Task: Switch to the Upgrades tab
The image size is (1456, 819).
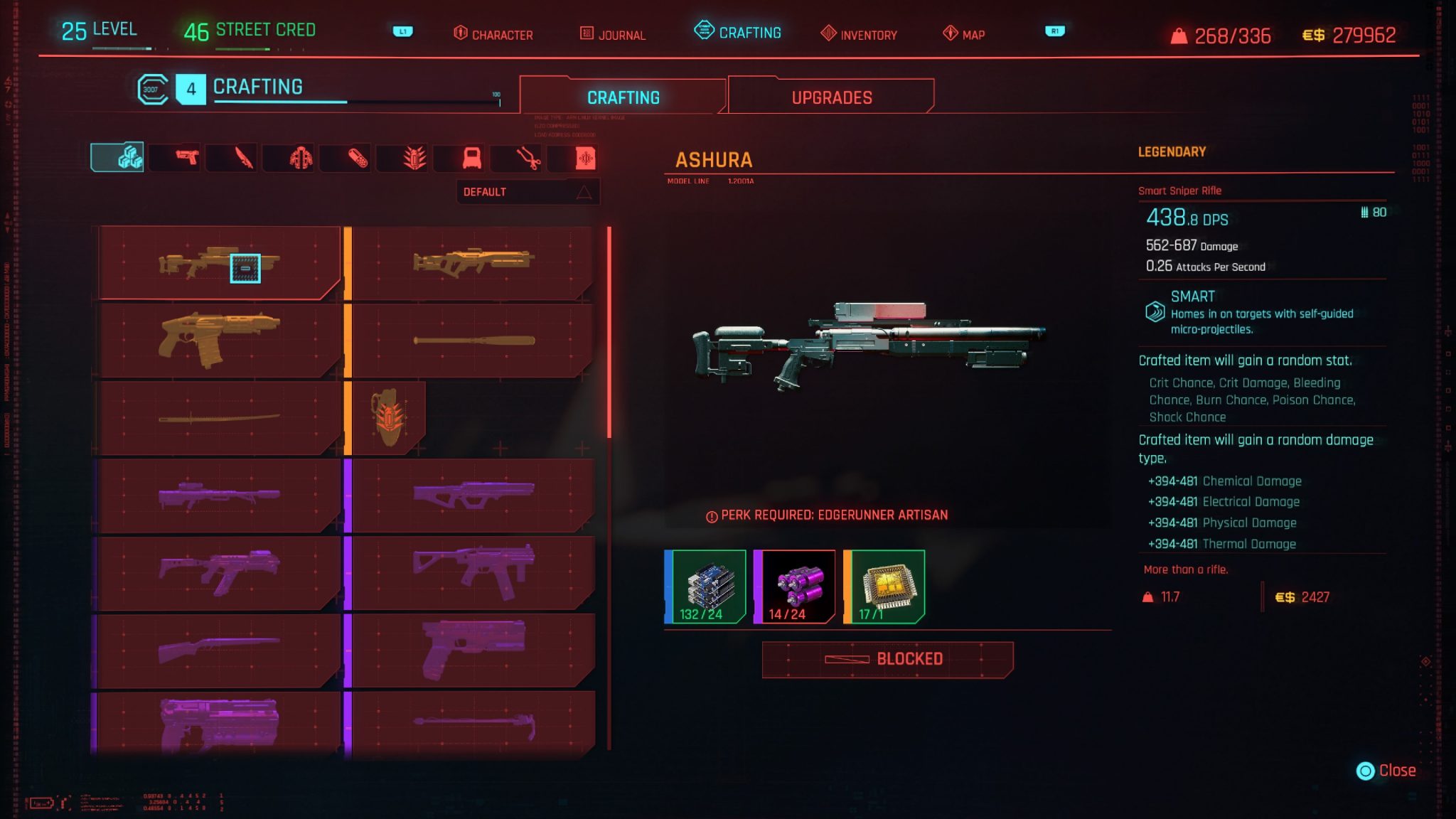Action: coord(832,97)
